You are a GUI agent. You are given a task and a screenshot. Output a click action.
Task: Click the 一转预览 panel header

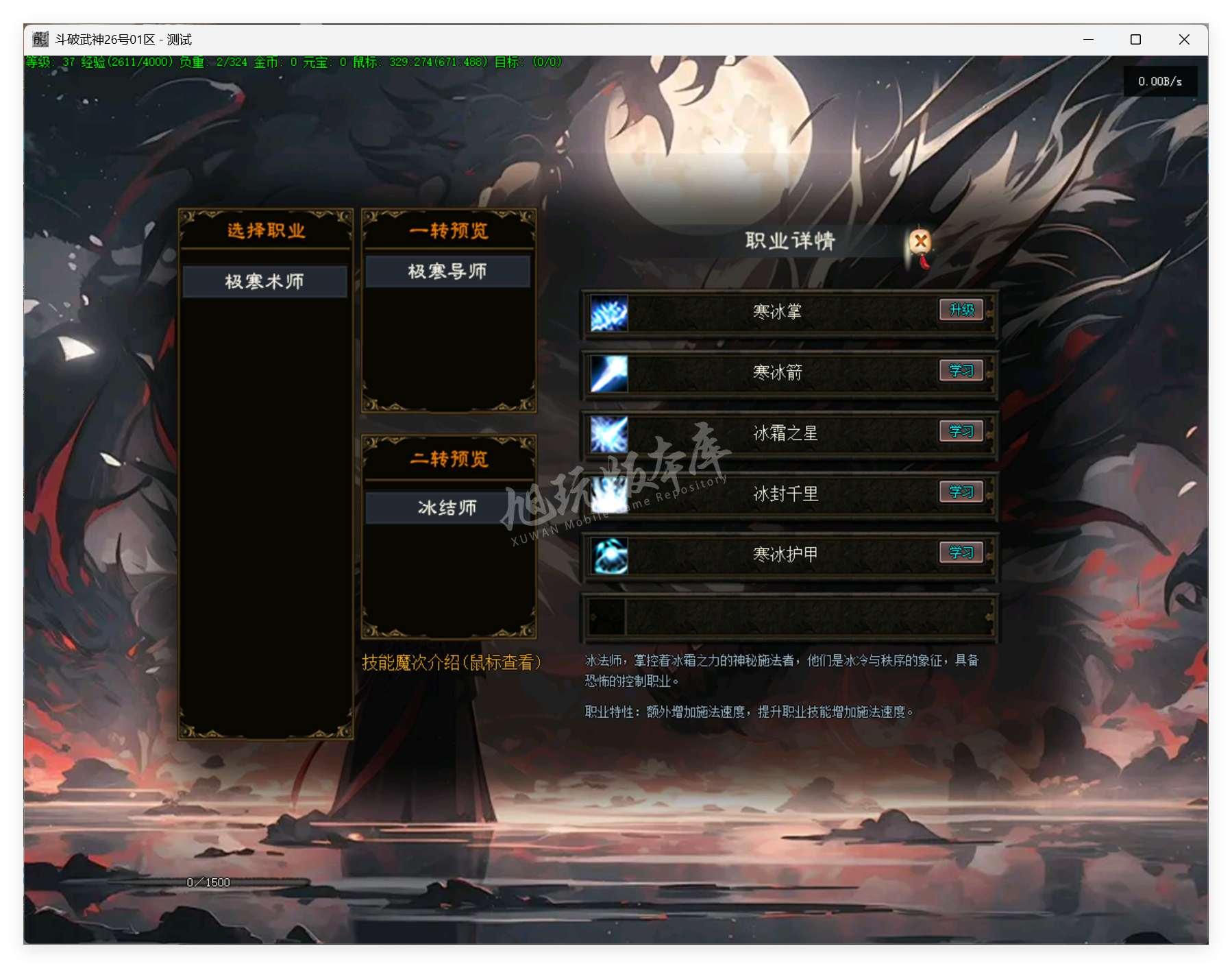447,231
